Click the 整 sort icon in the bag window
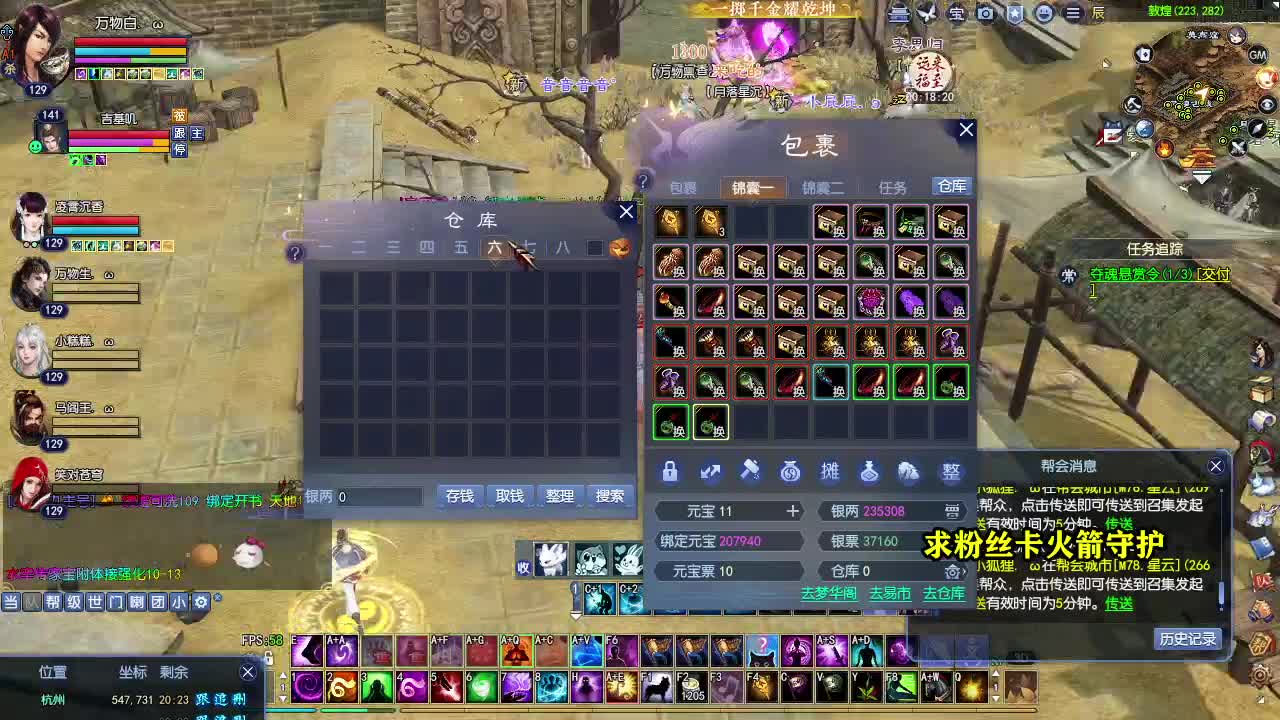Image resolution: width=1280 pixels, height=720 pixels. [951, 472]
